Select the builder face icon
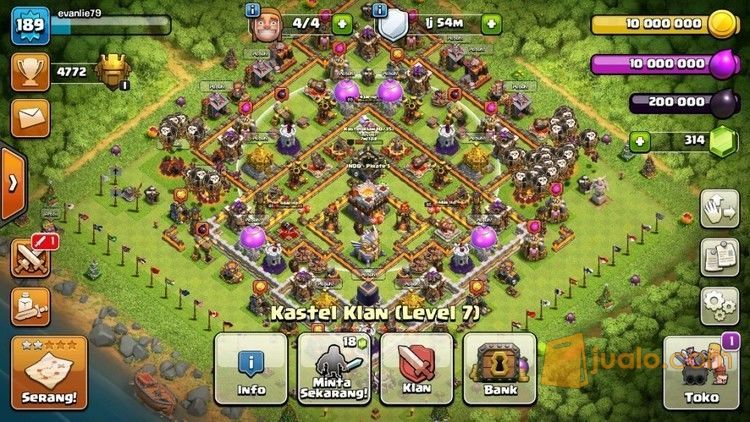The image size is (750, 422). click(262, 23)
